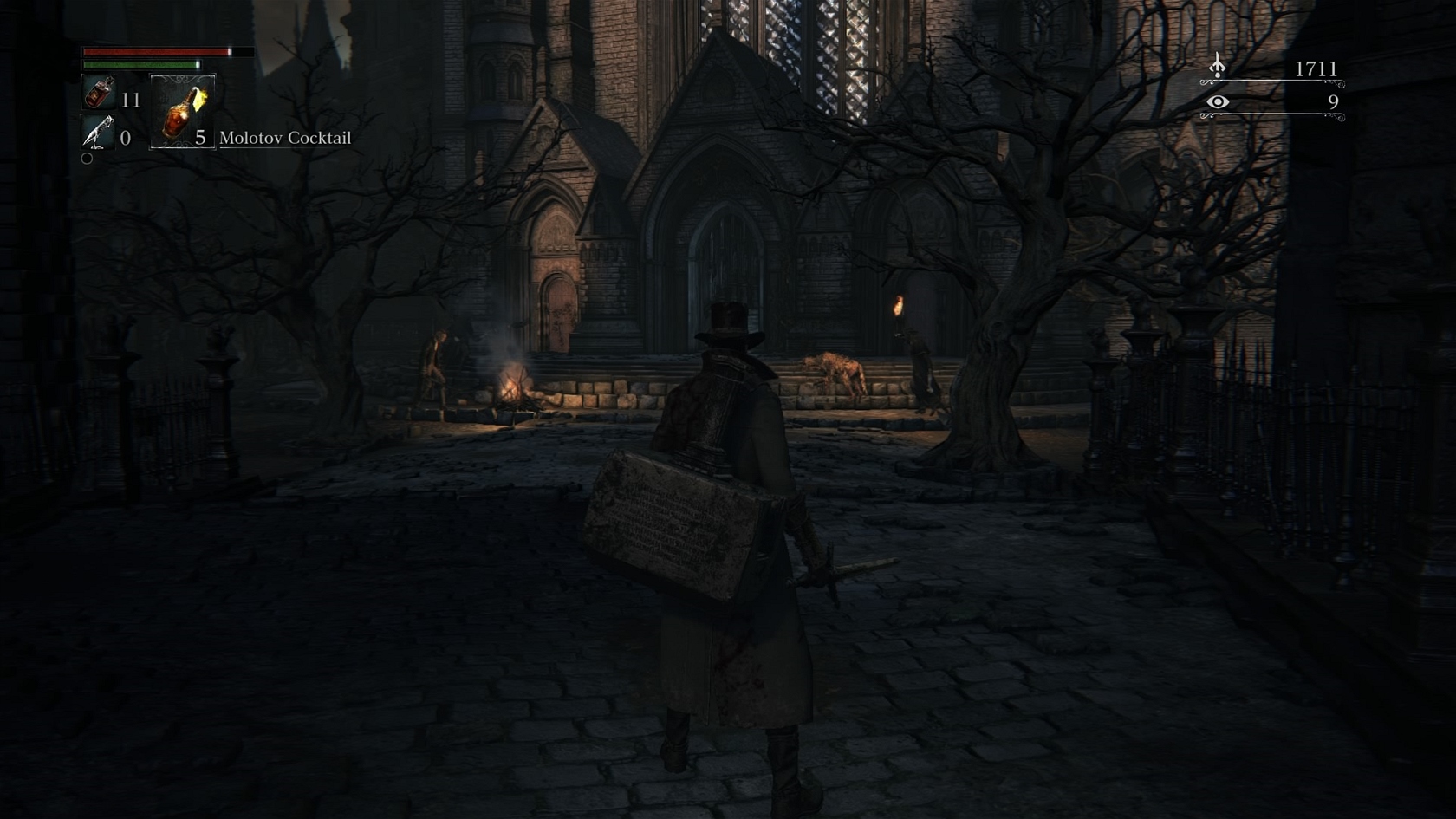Viewport: 1456px width, 819px height.
Task: Choose the Molotov Cocktail quick item slot
Action: click(182, 112)
